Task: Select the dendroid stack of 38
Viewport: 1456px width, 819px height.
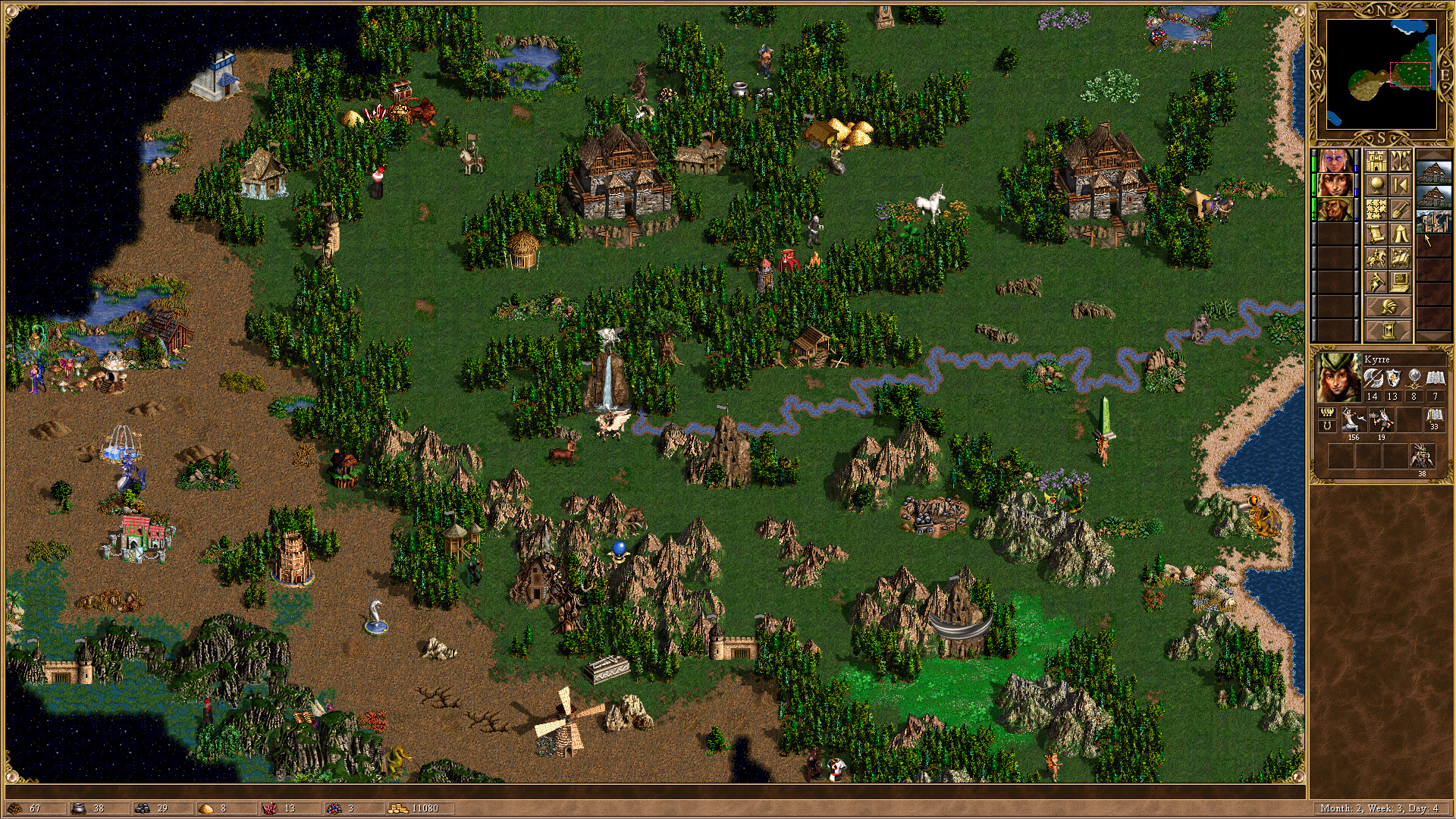Action: click(1422, 457)
